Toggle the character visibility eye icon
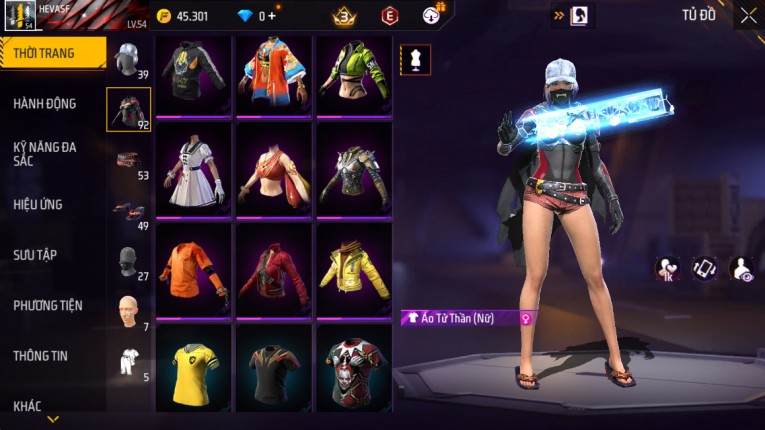Screen dimensions: 765x430 point(743,268)
